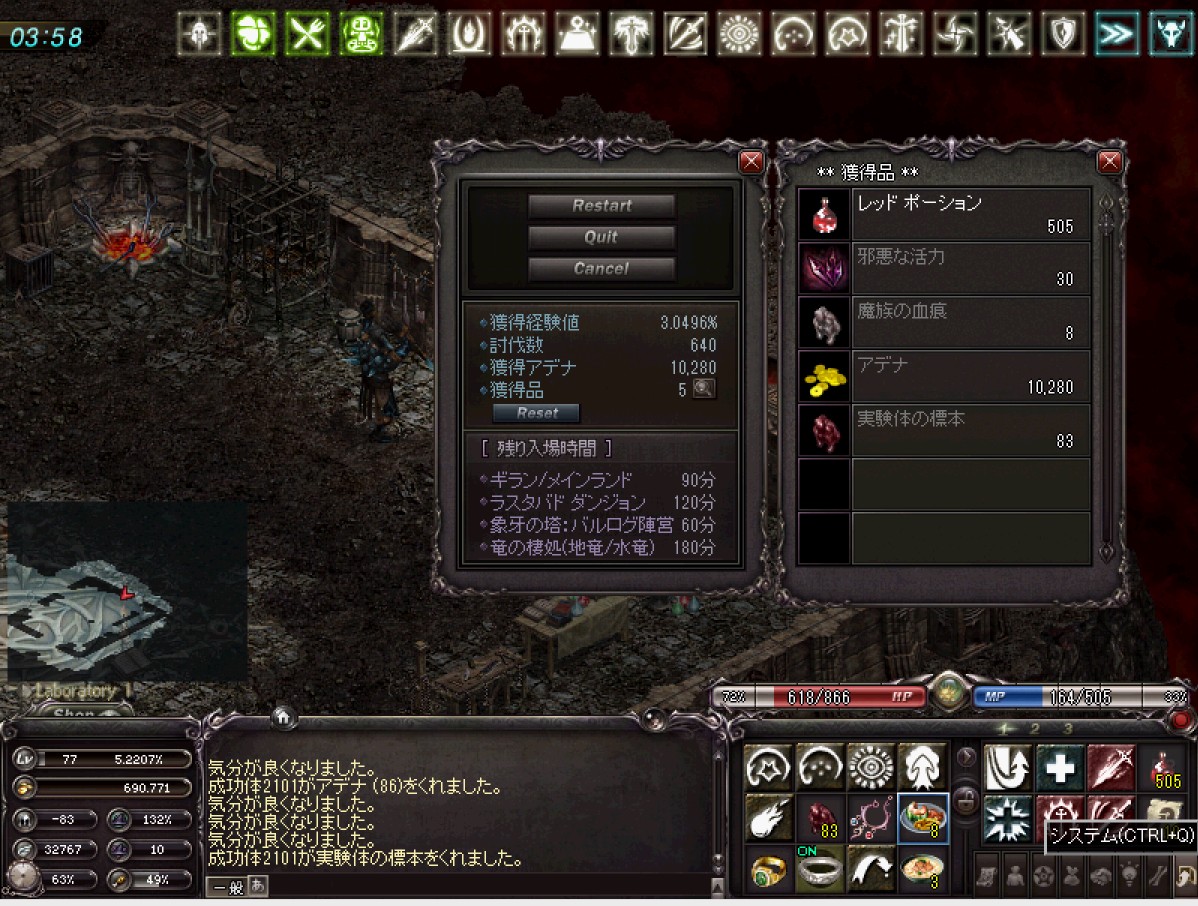Click the Restart button
Viewport: 1198px width, 906px height.
pos(601,206)
